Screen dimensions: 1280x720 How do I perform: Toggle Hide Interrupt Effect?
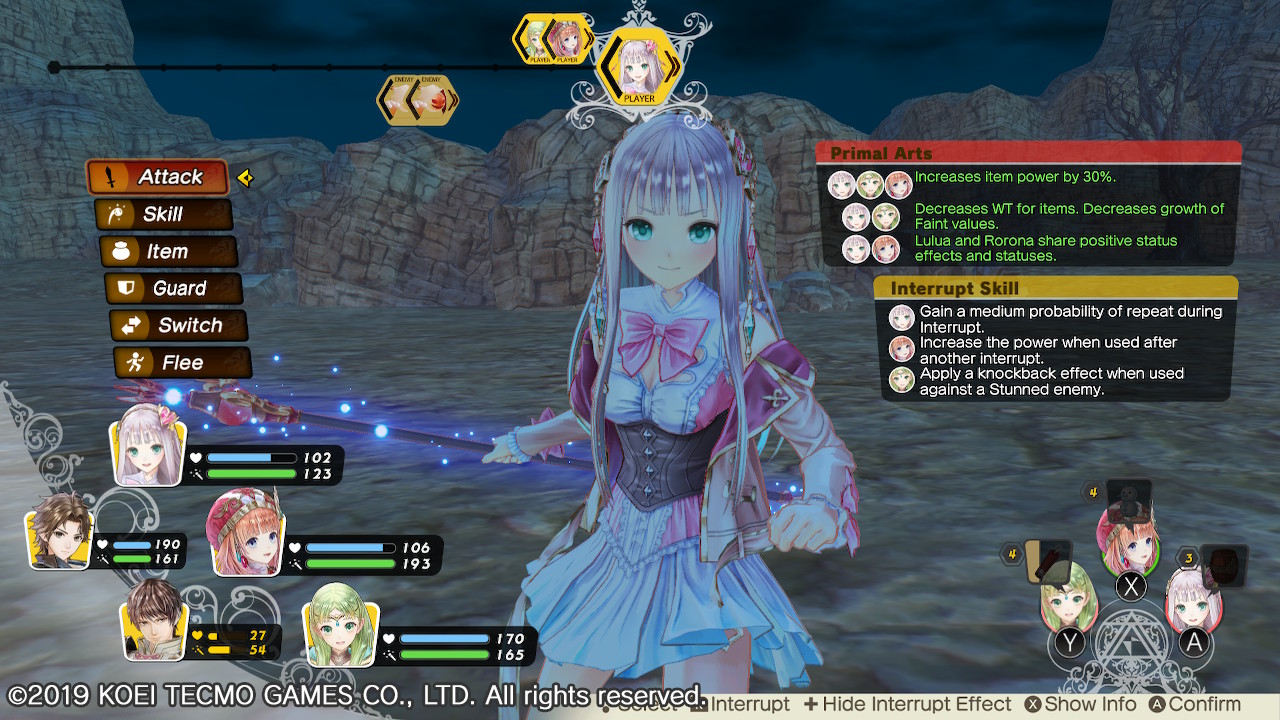(910, 703)
